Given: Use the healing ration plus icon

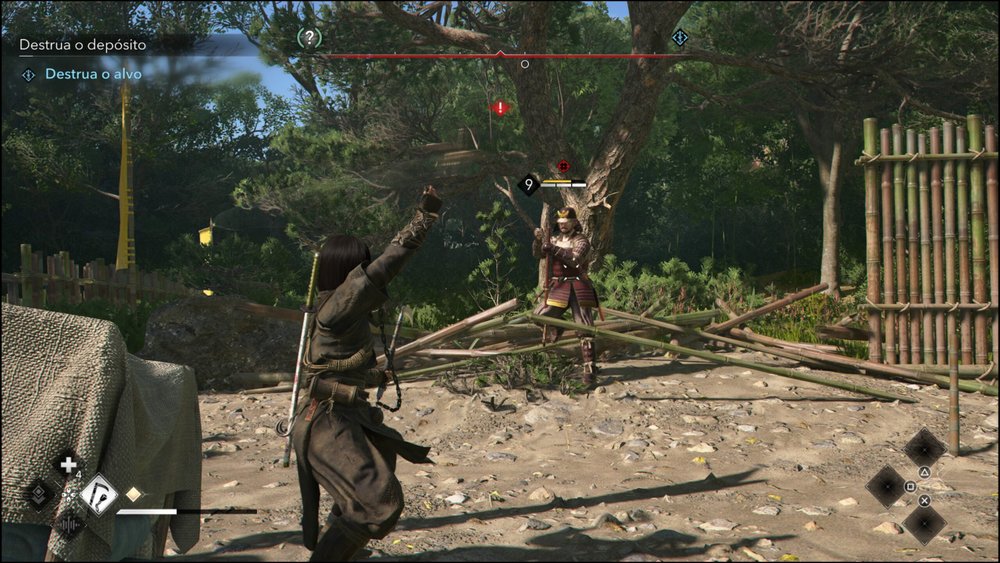Looking at the screenshot, I should 68,465.
